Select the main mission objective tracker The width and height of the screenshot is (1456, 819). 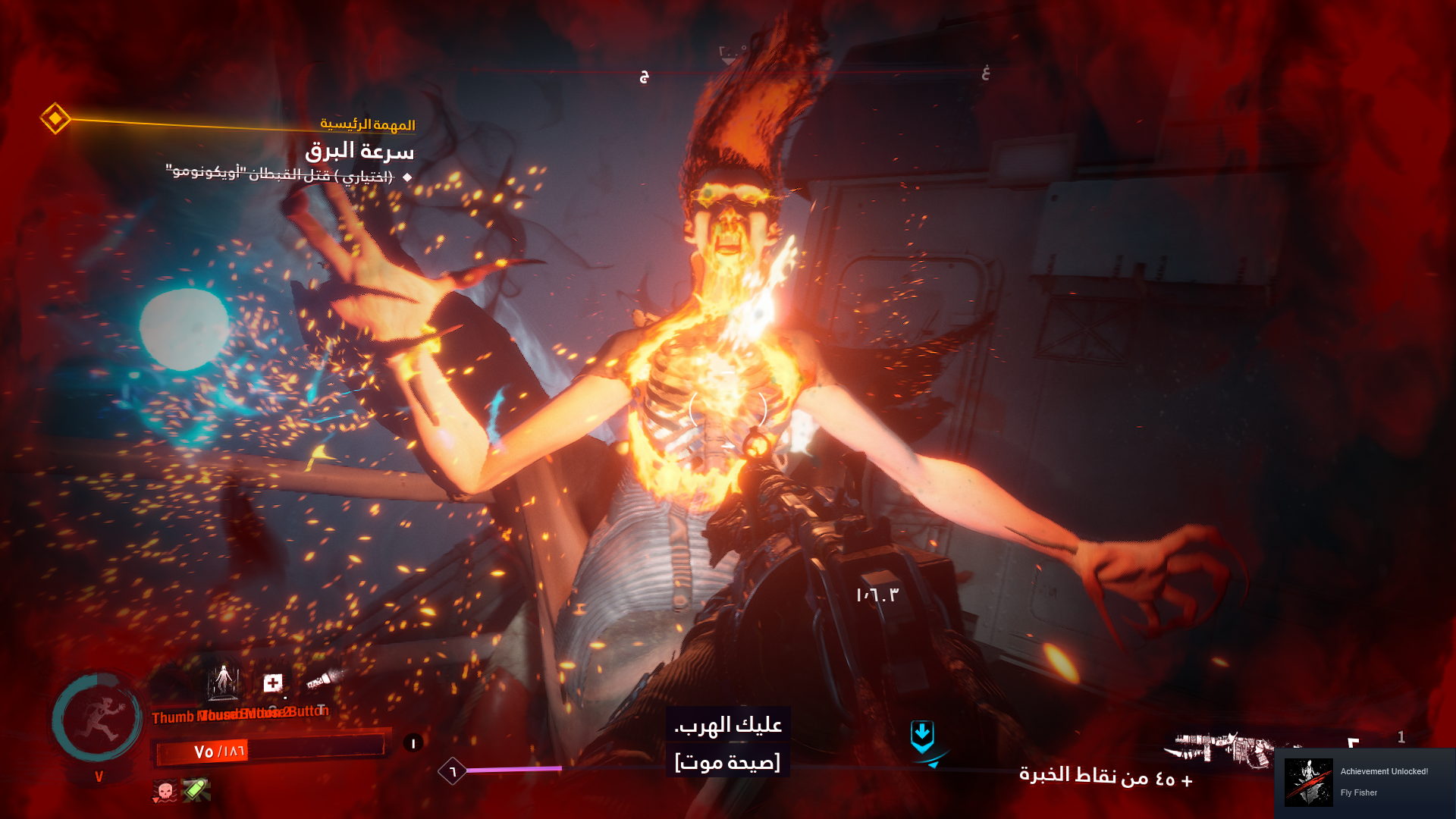(x=359, y=151)
